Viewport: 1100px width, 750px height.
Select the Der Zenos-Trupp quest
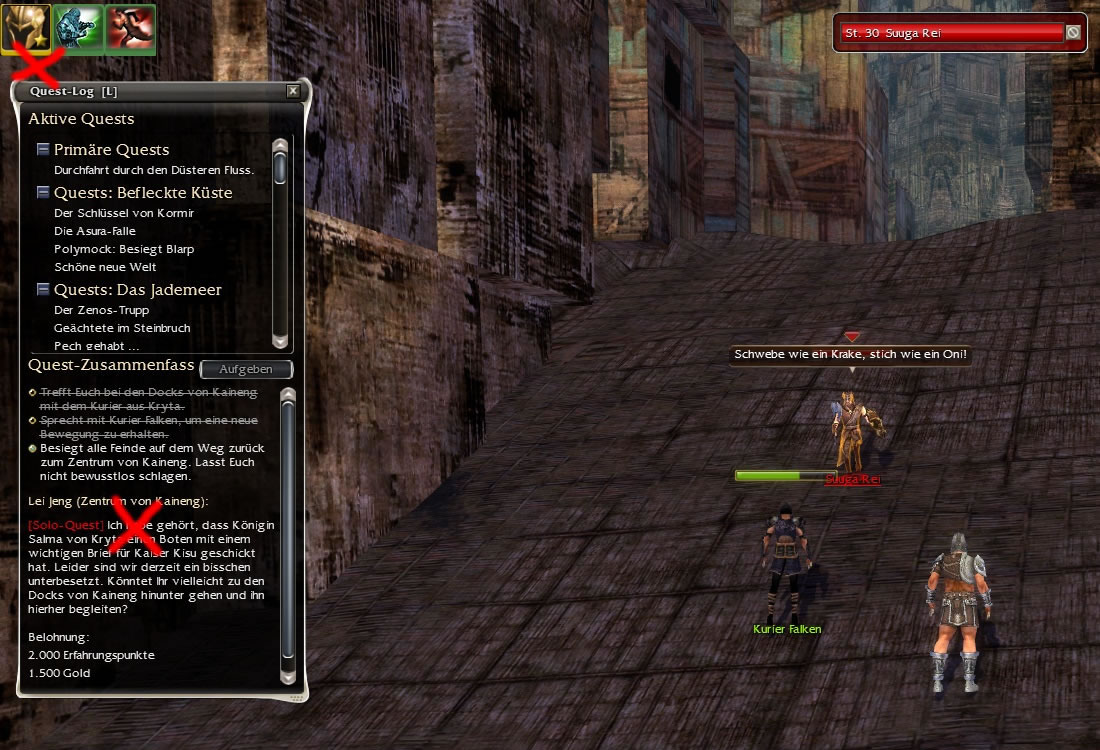coord(101,310)
